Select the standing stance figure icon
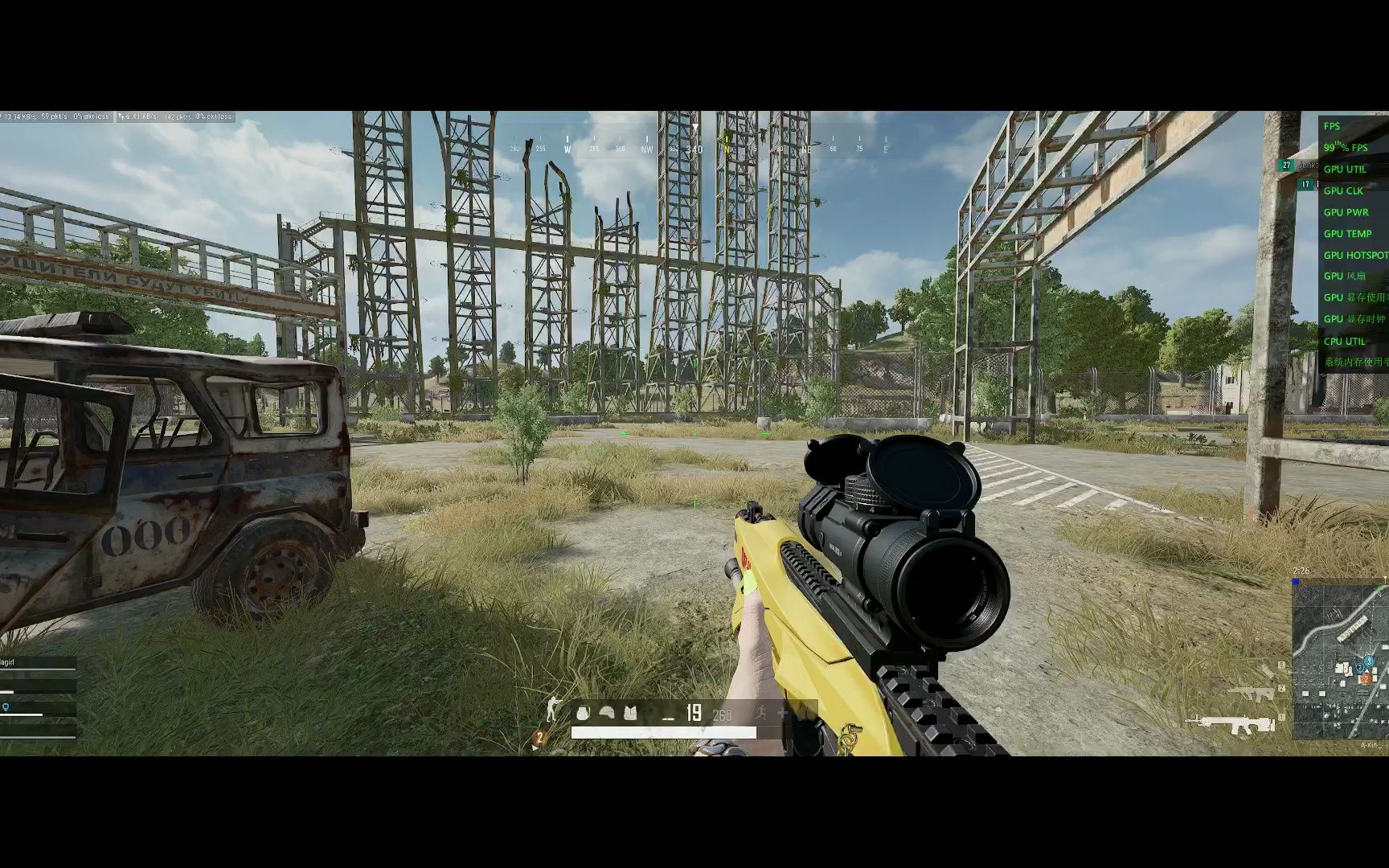The width and height of the screenshot is (1389, 868). point(553,710)
